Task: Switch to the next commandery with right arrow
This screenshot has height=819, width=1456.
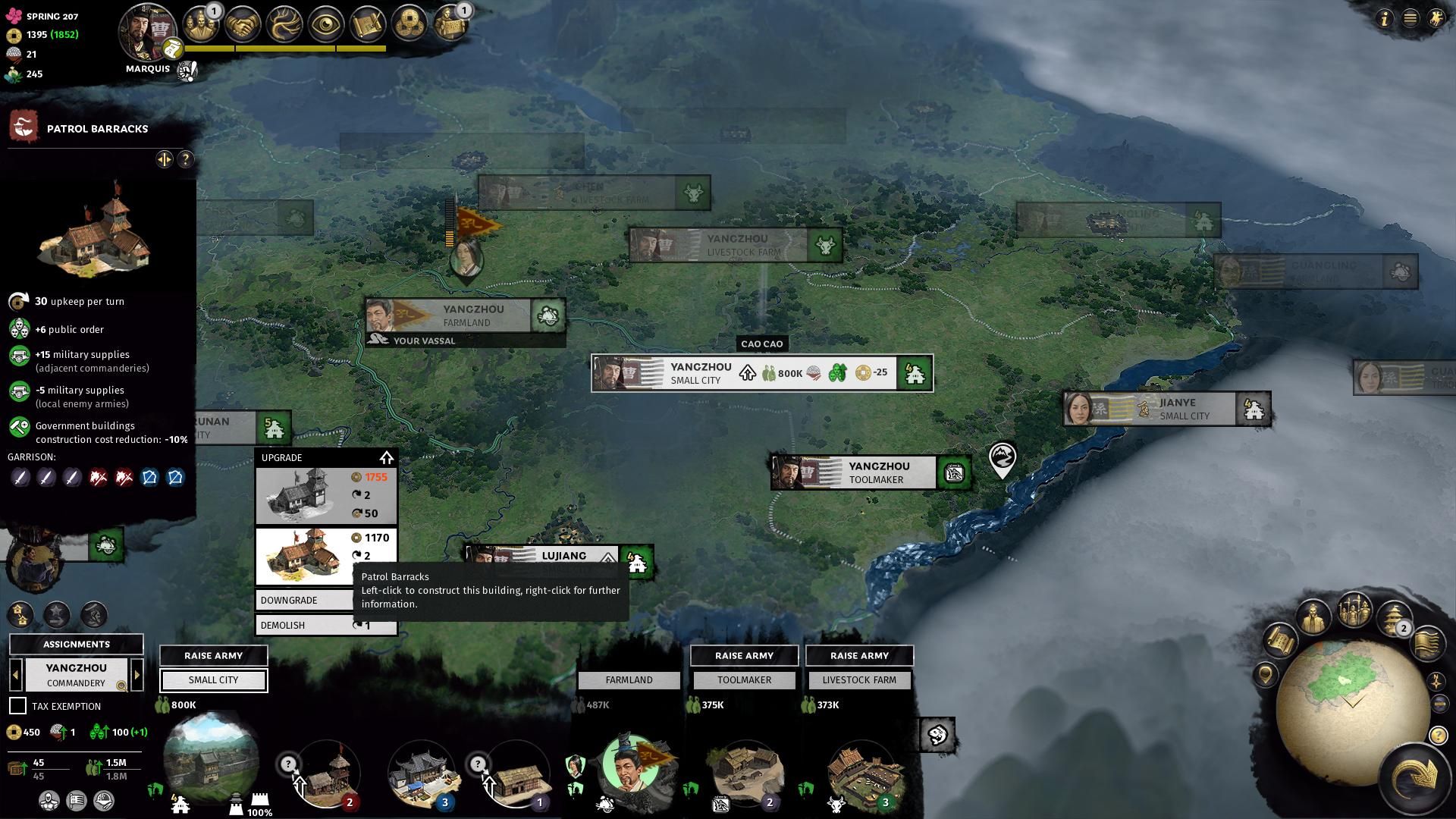Action: pyautogui.click(x=137, y=675)
